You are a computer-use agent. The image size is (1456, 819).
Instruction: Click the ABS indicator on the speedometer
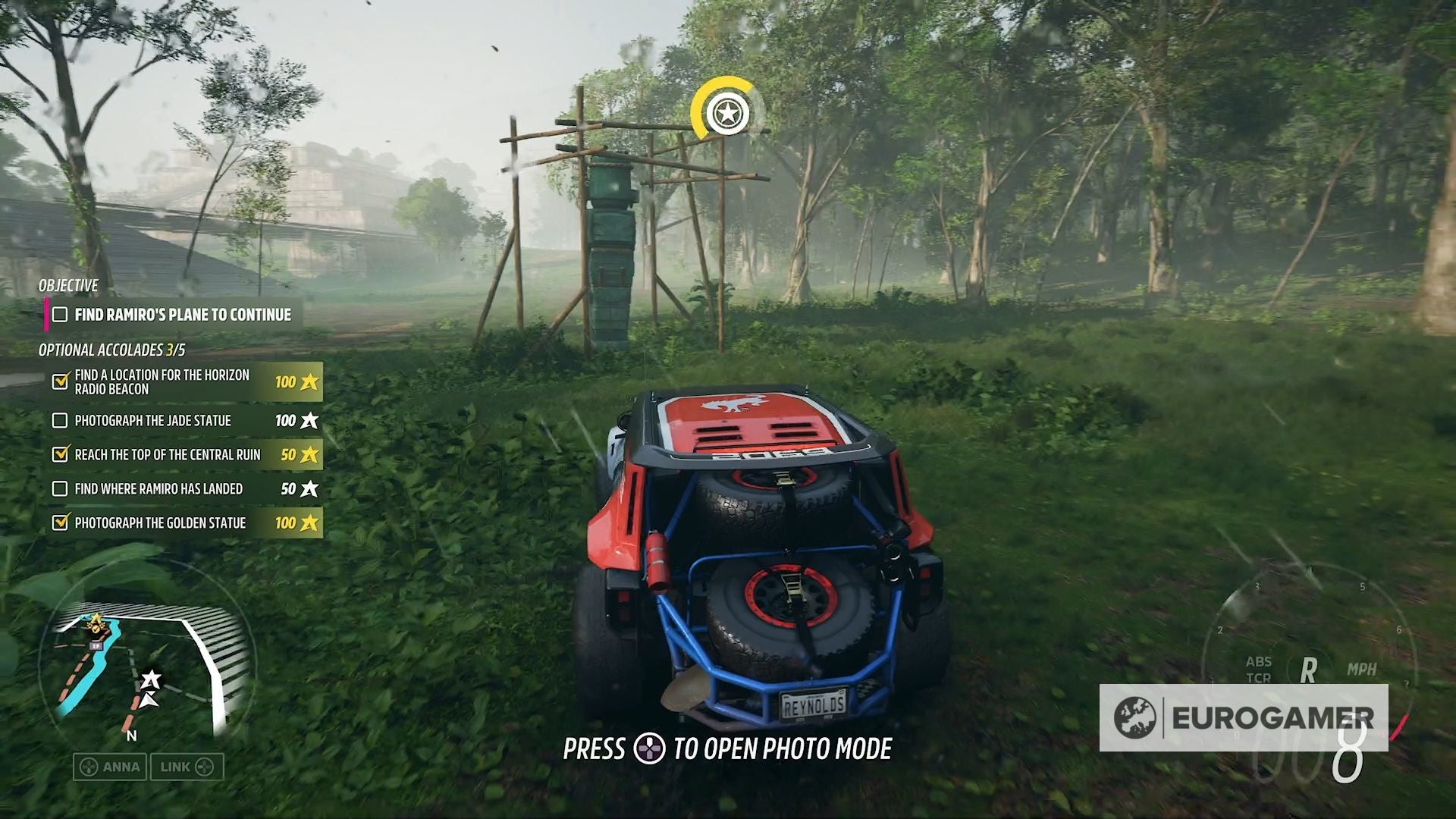pyautogui.click(x=1258, y=661)
